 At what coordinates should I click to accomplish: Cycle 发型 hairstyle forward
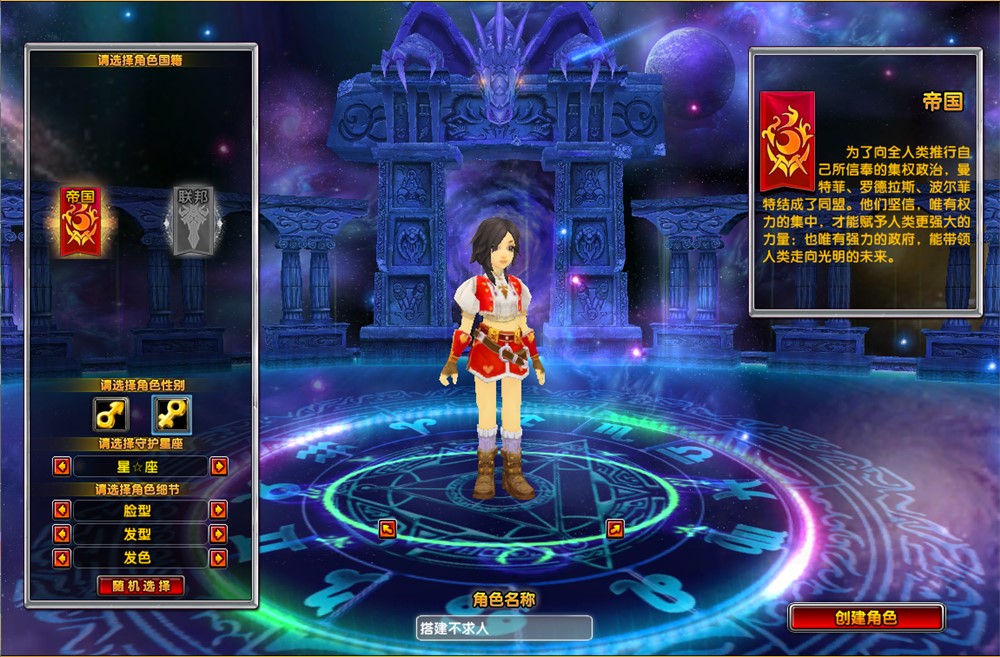[x=218, y=534]
